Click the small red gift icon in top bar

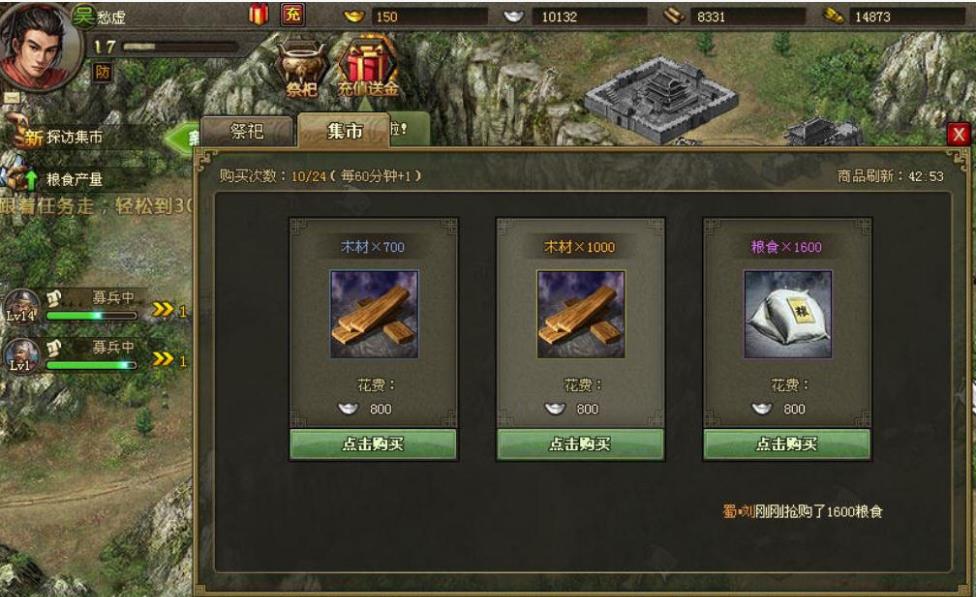coord(259,14)
